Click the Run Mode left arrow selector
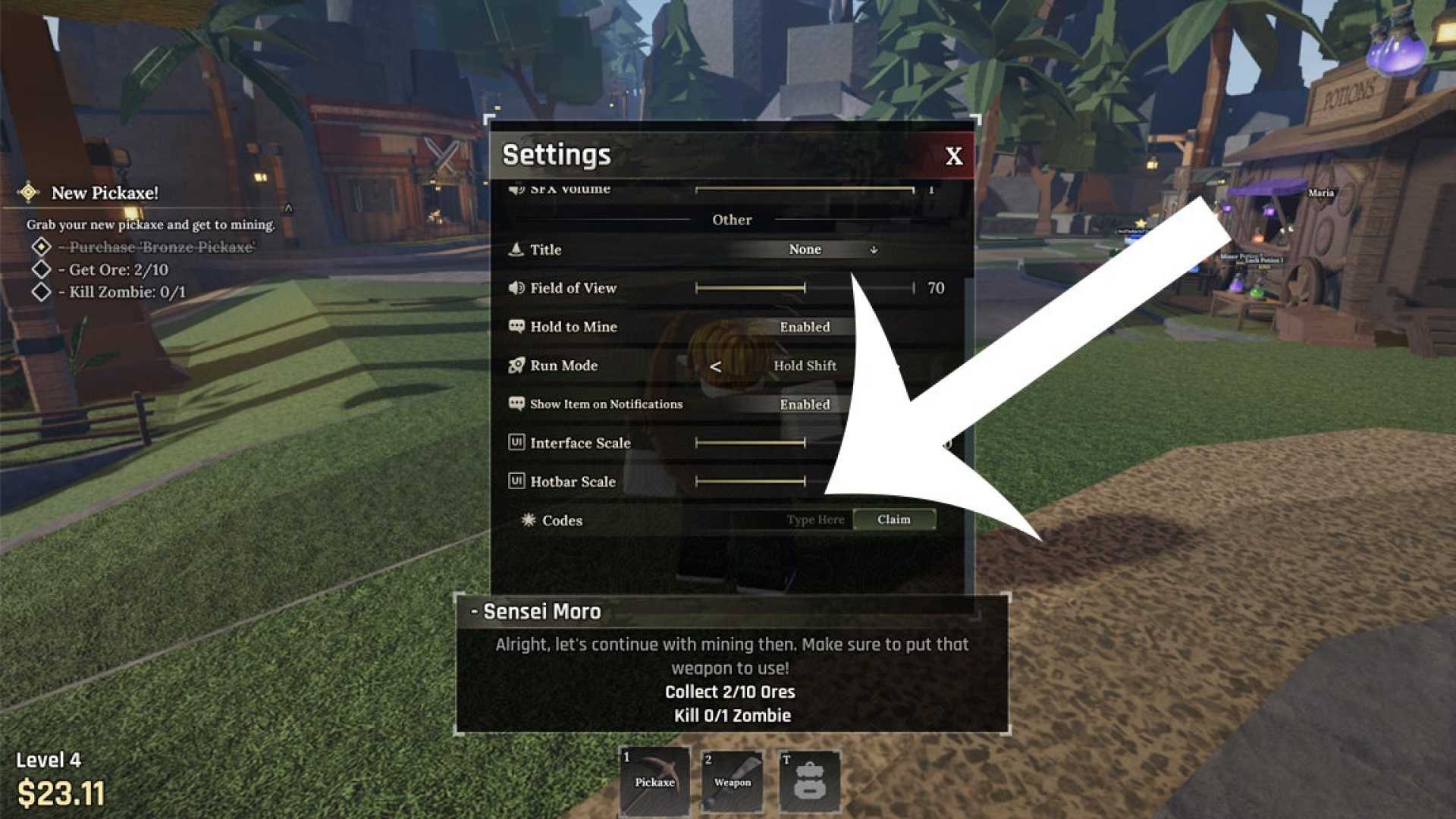 pyautogui.click(x=716, y=366)
